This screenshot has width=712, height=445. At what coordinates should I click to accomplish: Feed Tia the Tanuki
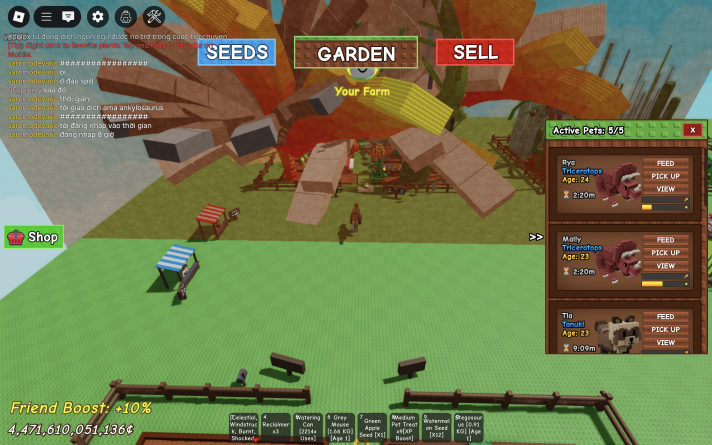coord(665,317)
